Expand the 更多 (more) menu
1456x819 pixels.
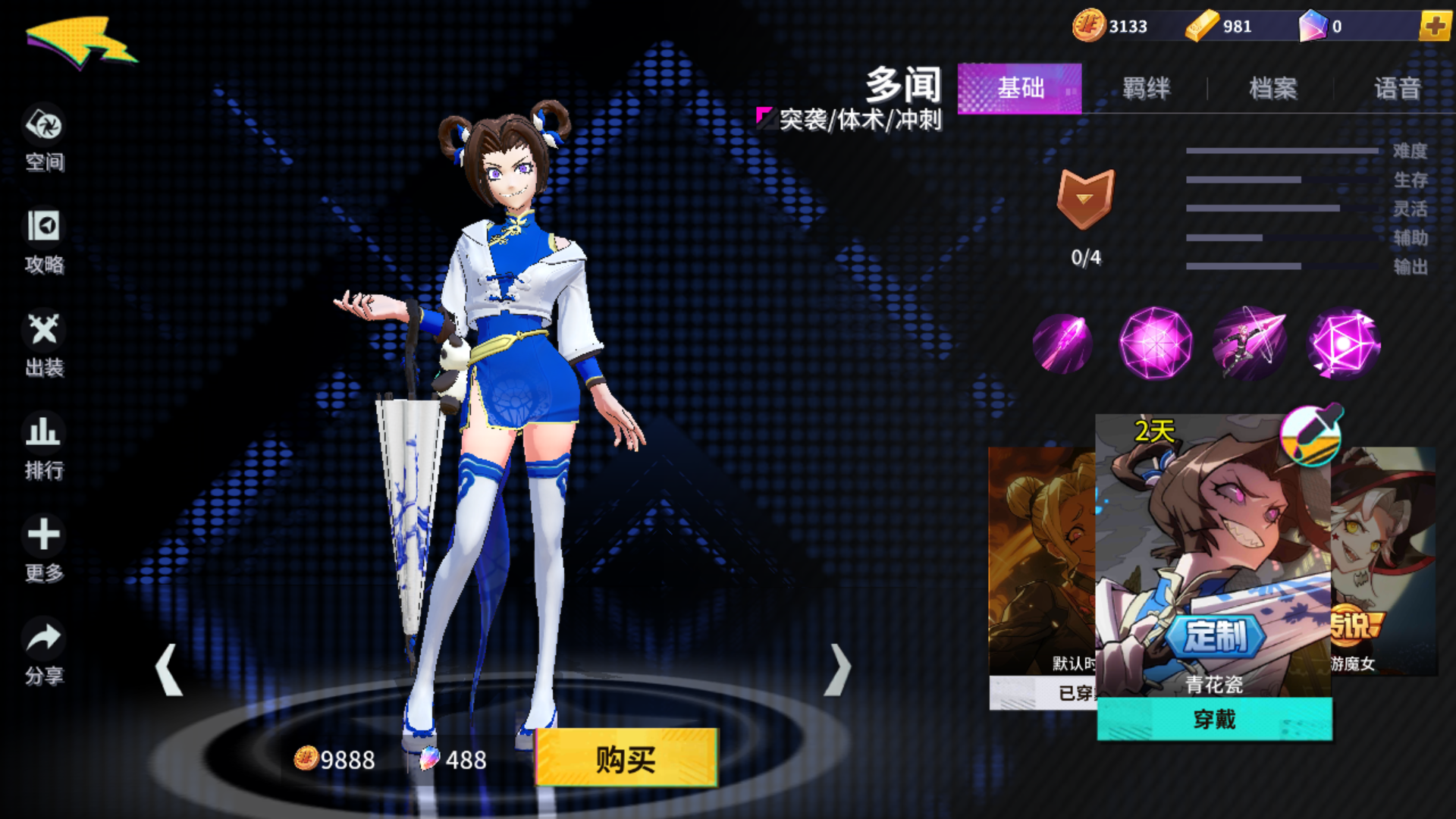click(x=43, y=550)
